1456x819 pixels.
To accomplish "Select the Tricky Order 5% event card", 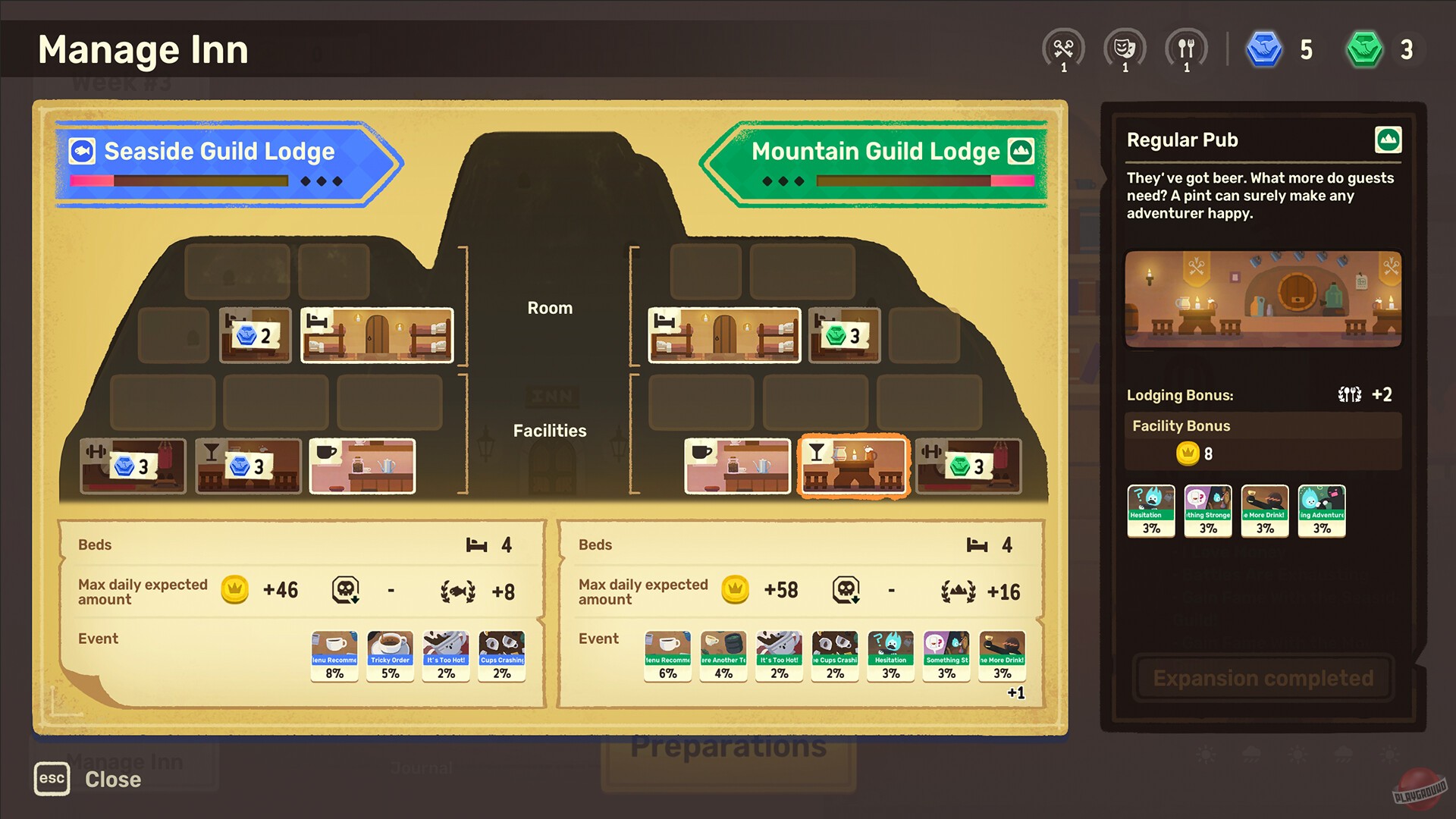I will click(x=390, y=654).
